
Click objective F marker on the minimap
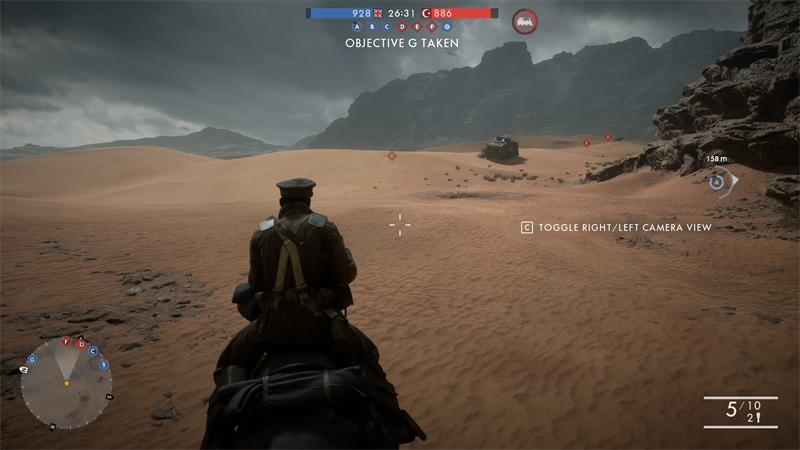coord(67,342)
